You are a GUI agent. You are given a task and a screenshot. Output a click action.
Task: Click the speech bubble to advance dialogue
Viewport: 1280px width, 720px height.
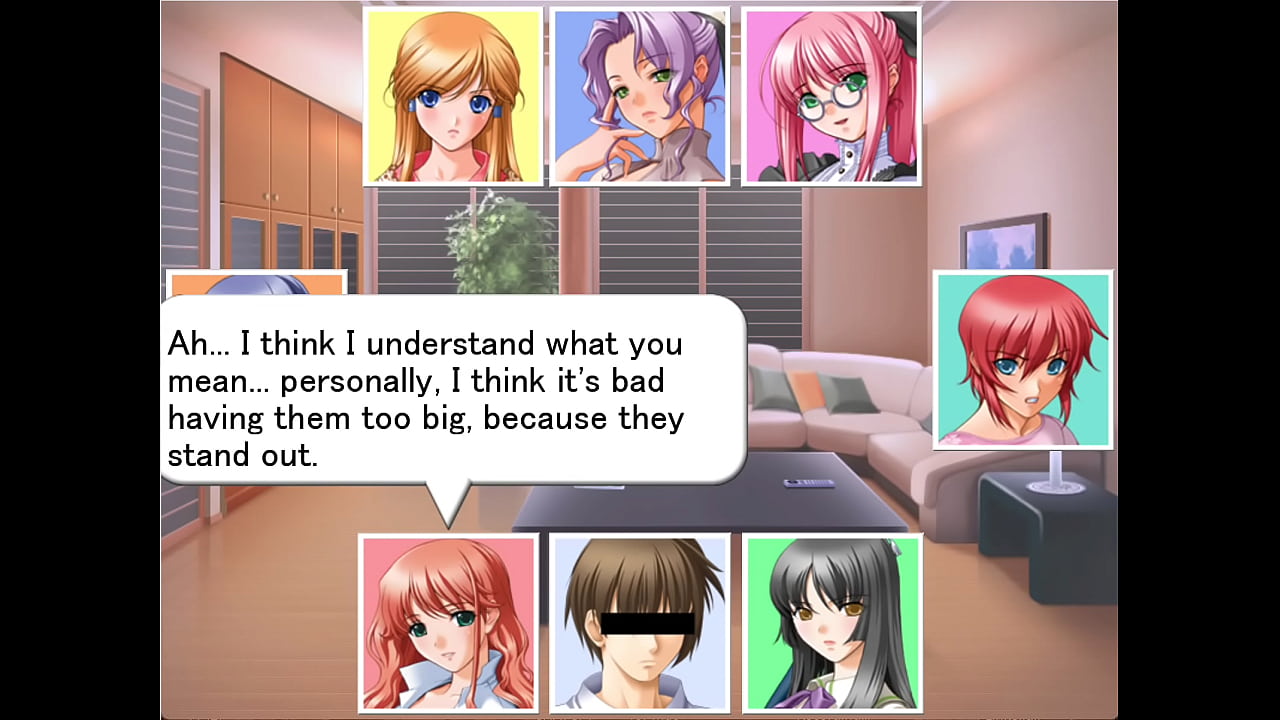click(452, 390)
